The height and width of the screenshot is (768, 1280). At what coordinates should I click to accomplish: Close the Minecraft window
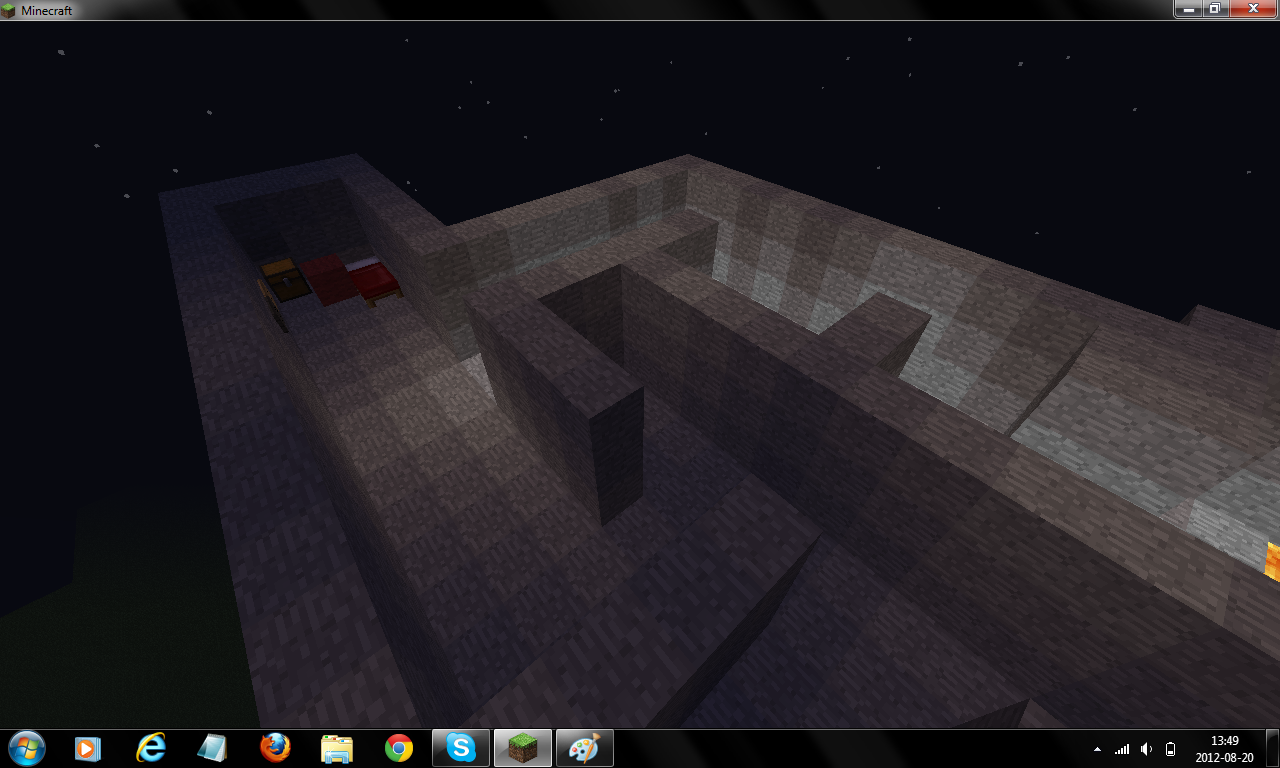[x=1251, y=9]
